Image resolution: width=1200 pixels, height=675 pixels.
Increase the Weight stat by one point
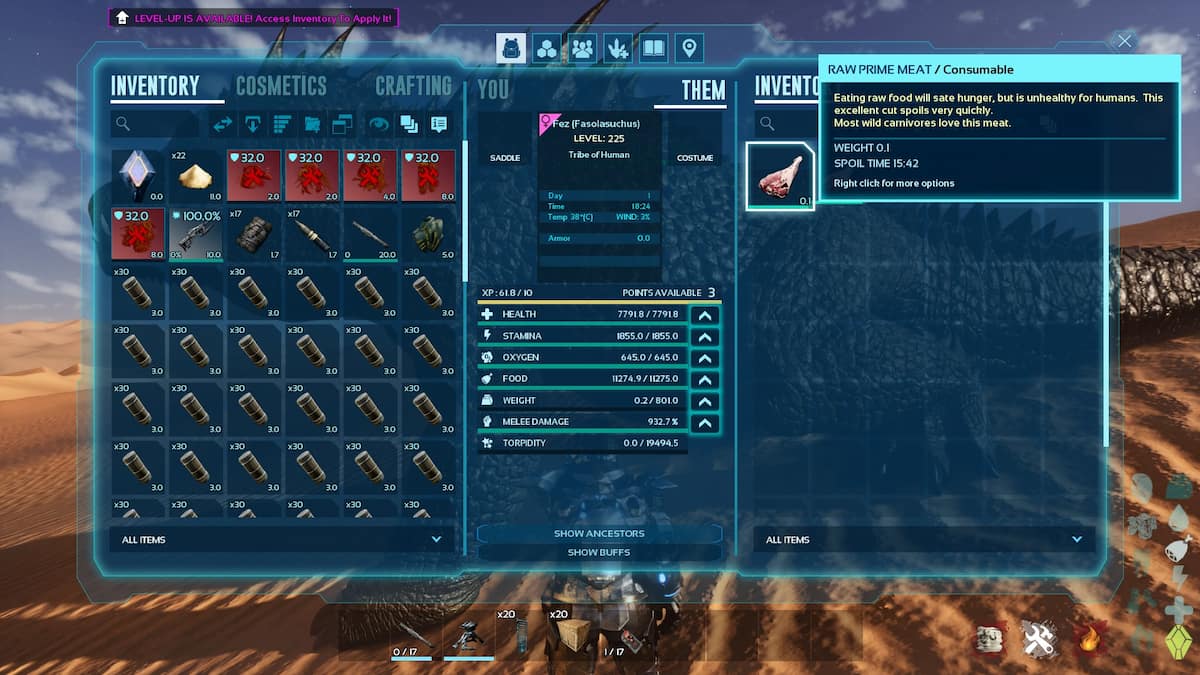705,401
